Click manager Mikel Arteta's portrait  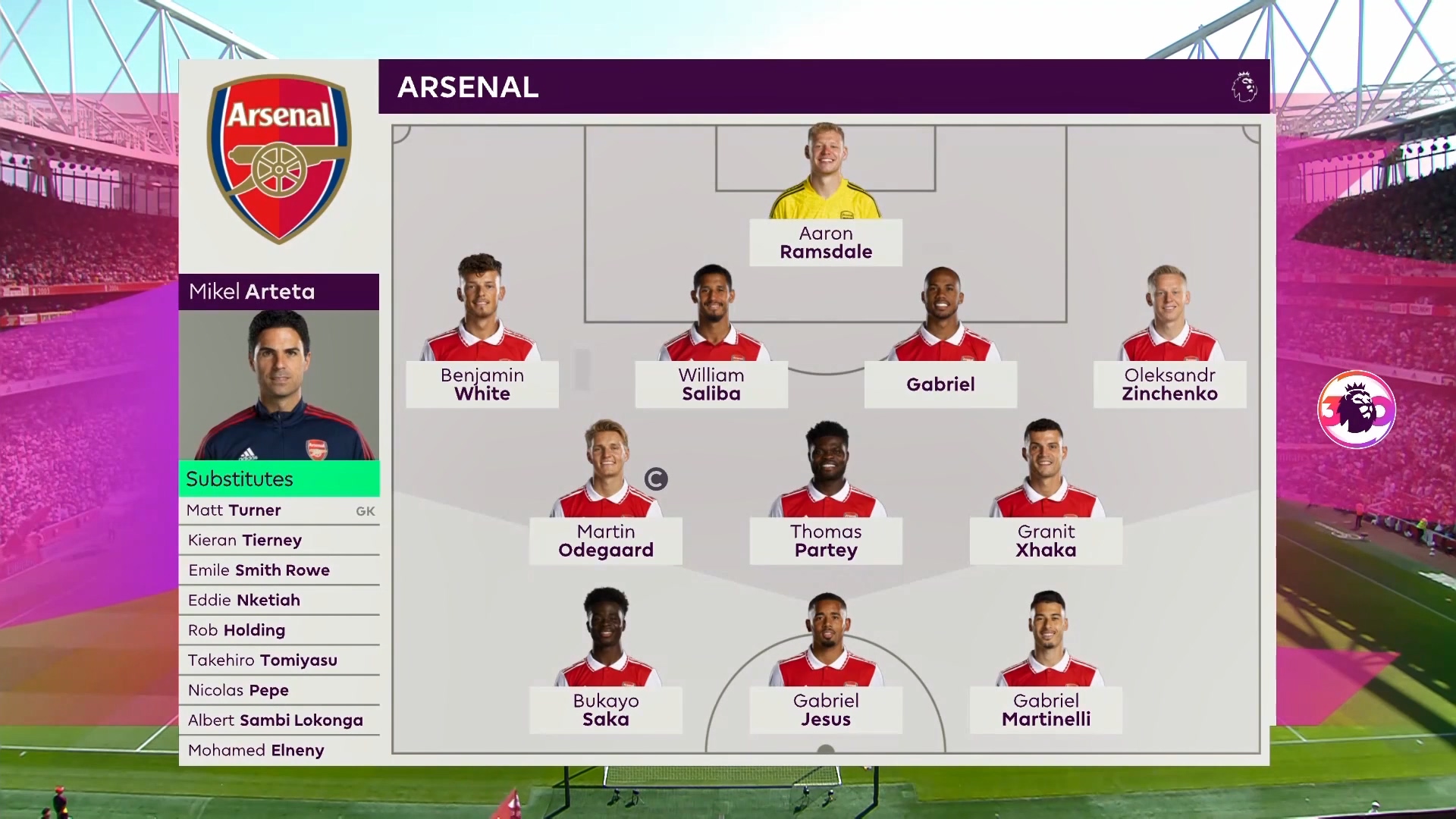tap(279, 385)
